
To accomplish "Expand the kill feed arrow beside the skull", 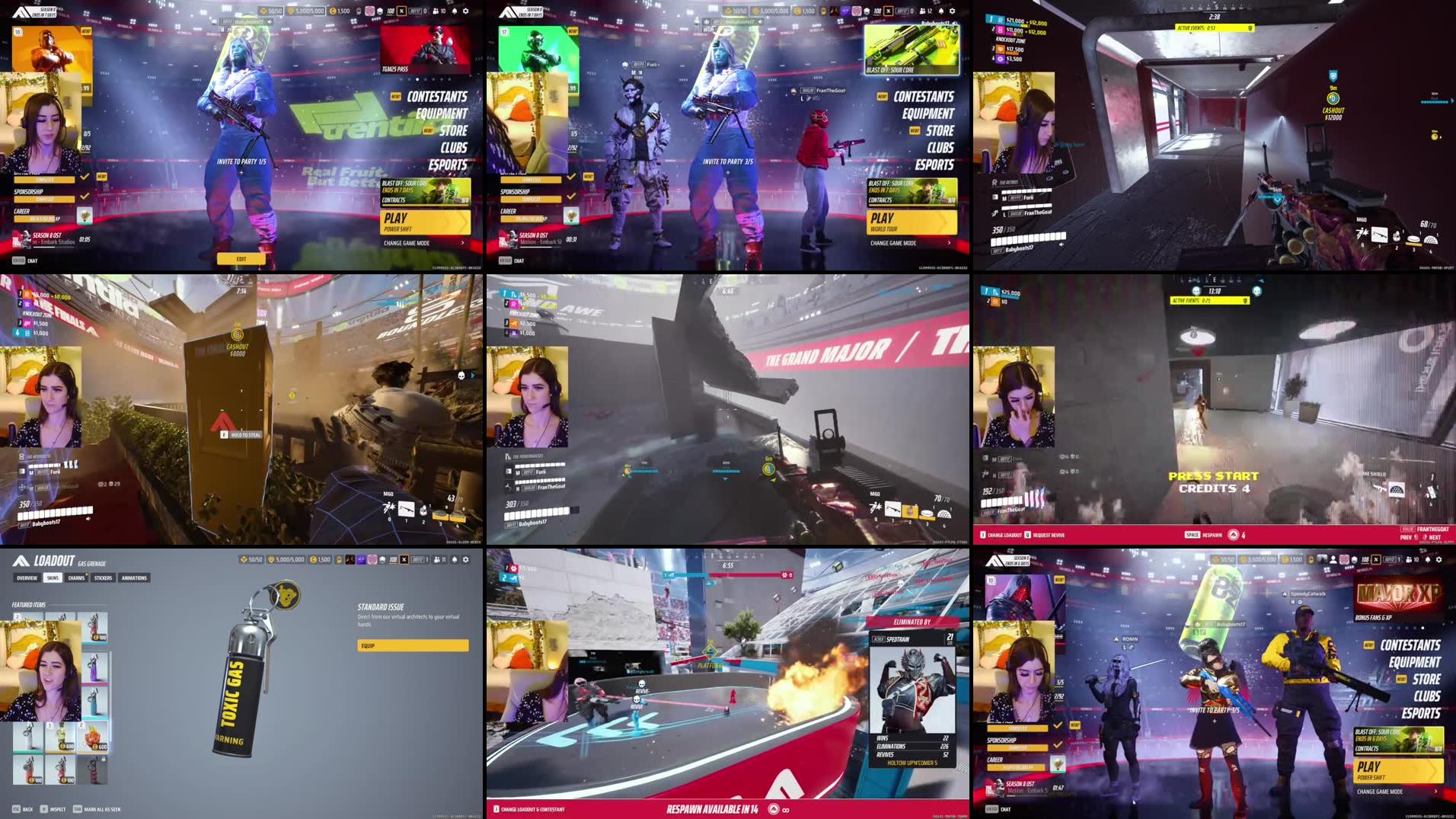I will pos(473,375).
